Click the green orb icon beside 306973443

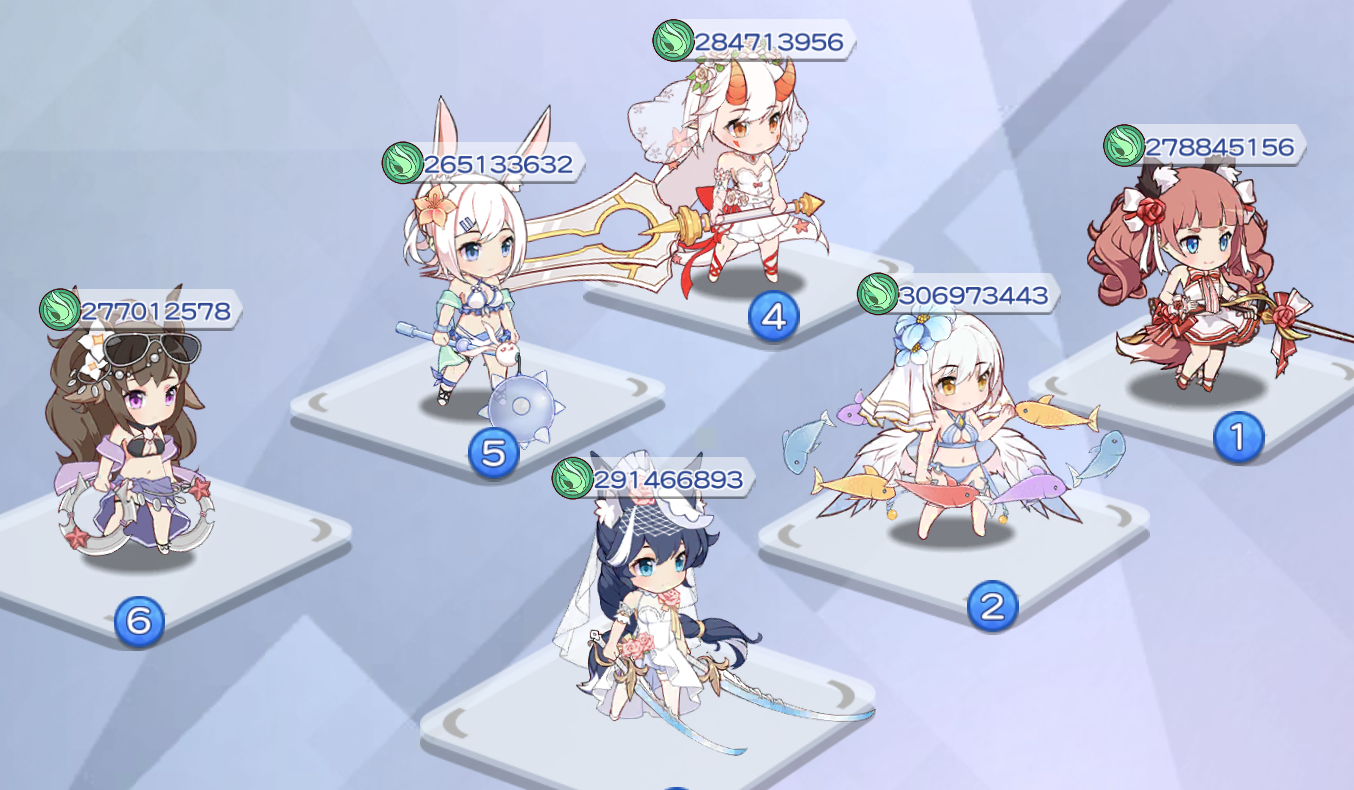879,296
